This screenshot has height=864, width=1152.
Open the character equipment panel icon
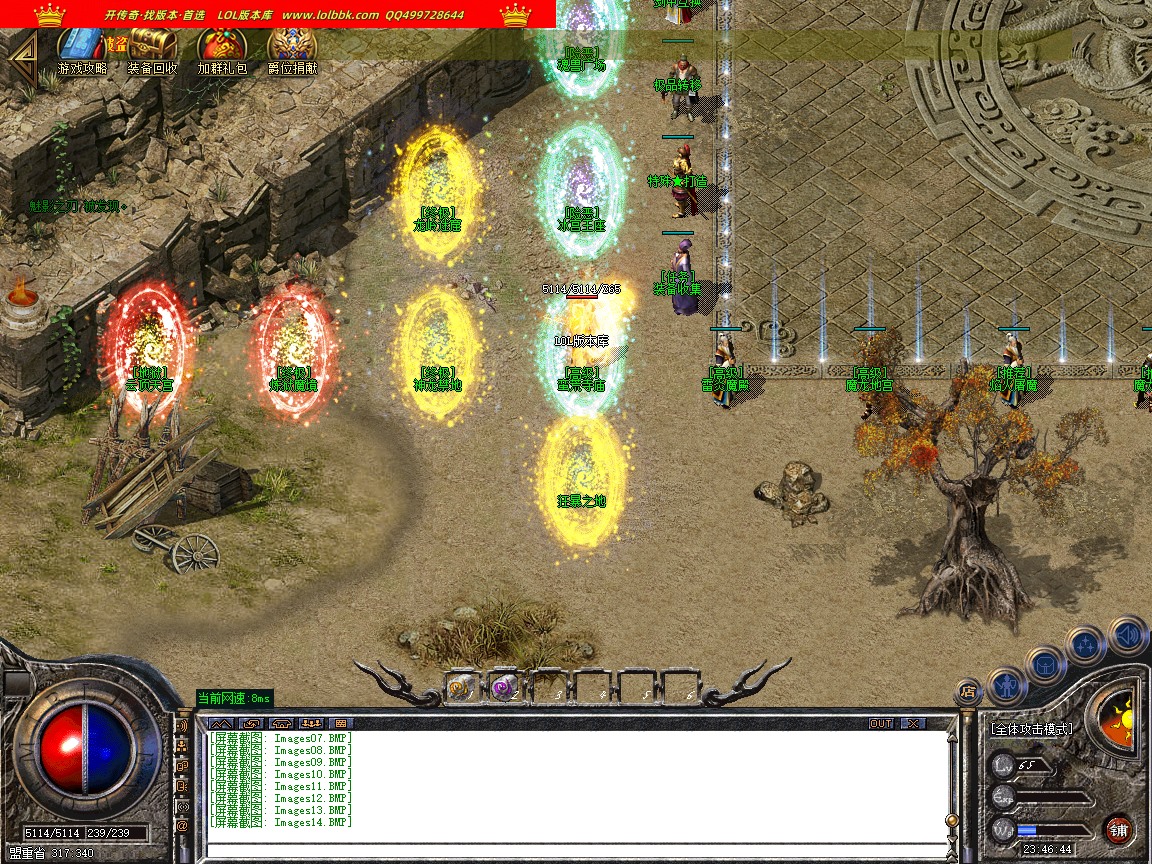click(x=1006, y=685)
